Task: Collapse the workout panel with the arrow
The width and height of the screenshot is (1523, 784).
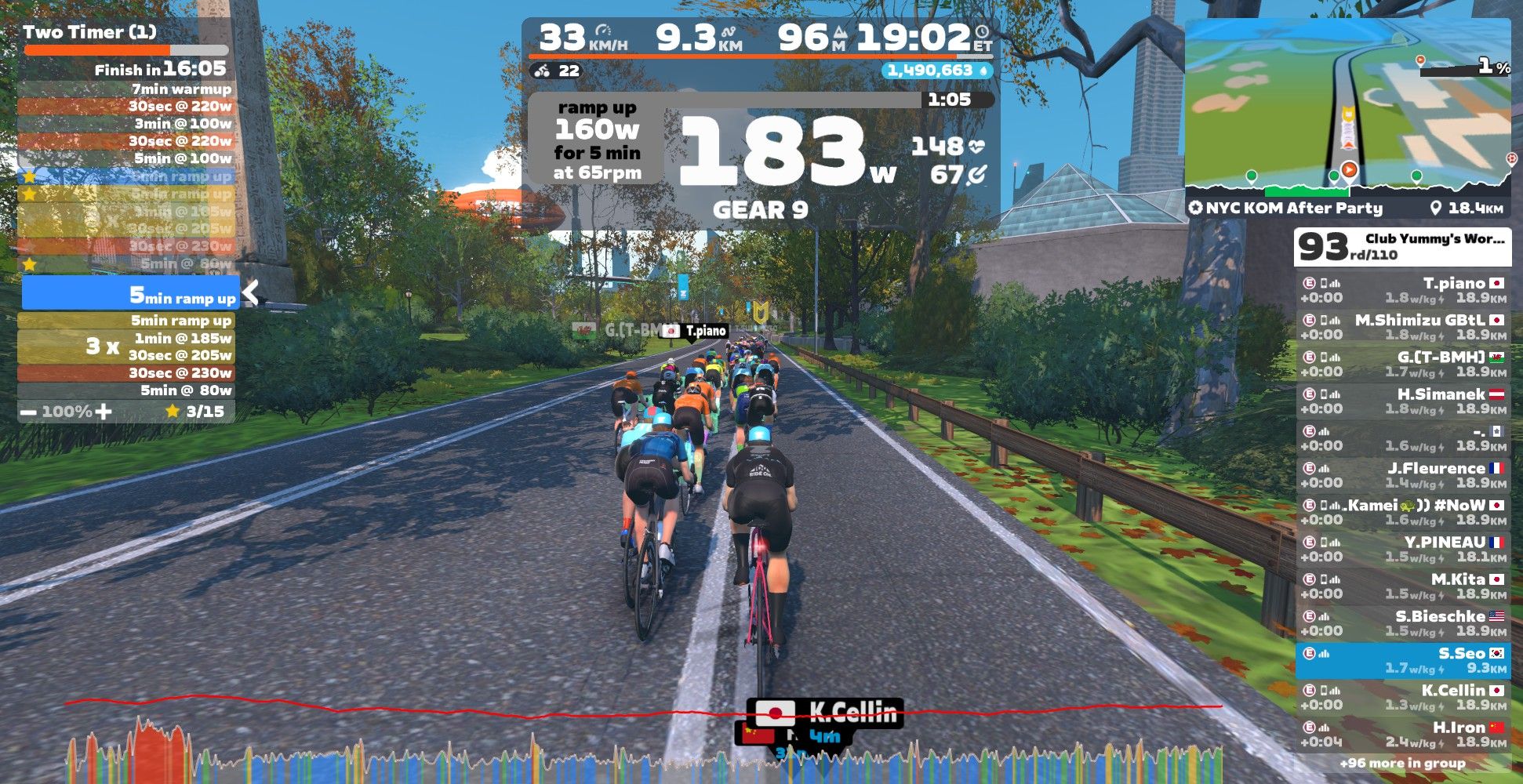Action: click(x=251, y=292)
